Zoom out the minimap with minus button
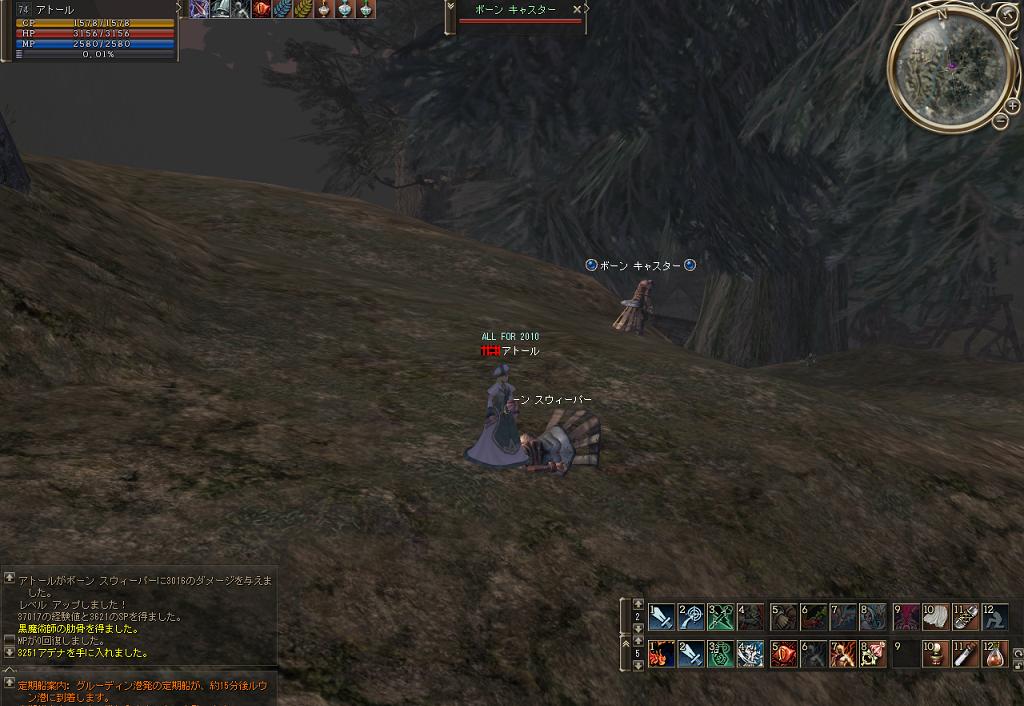The image size is (1024, 706). (x=1000, y=120)
